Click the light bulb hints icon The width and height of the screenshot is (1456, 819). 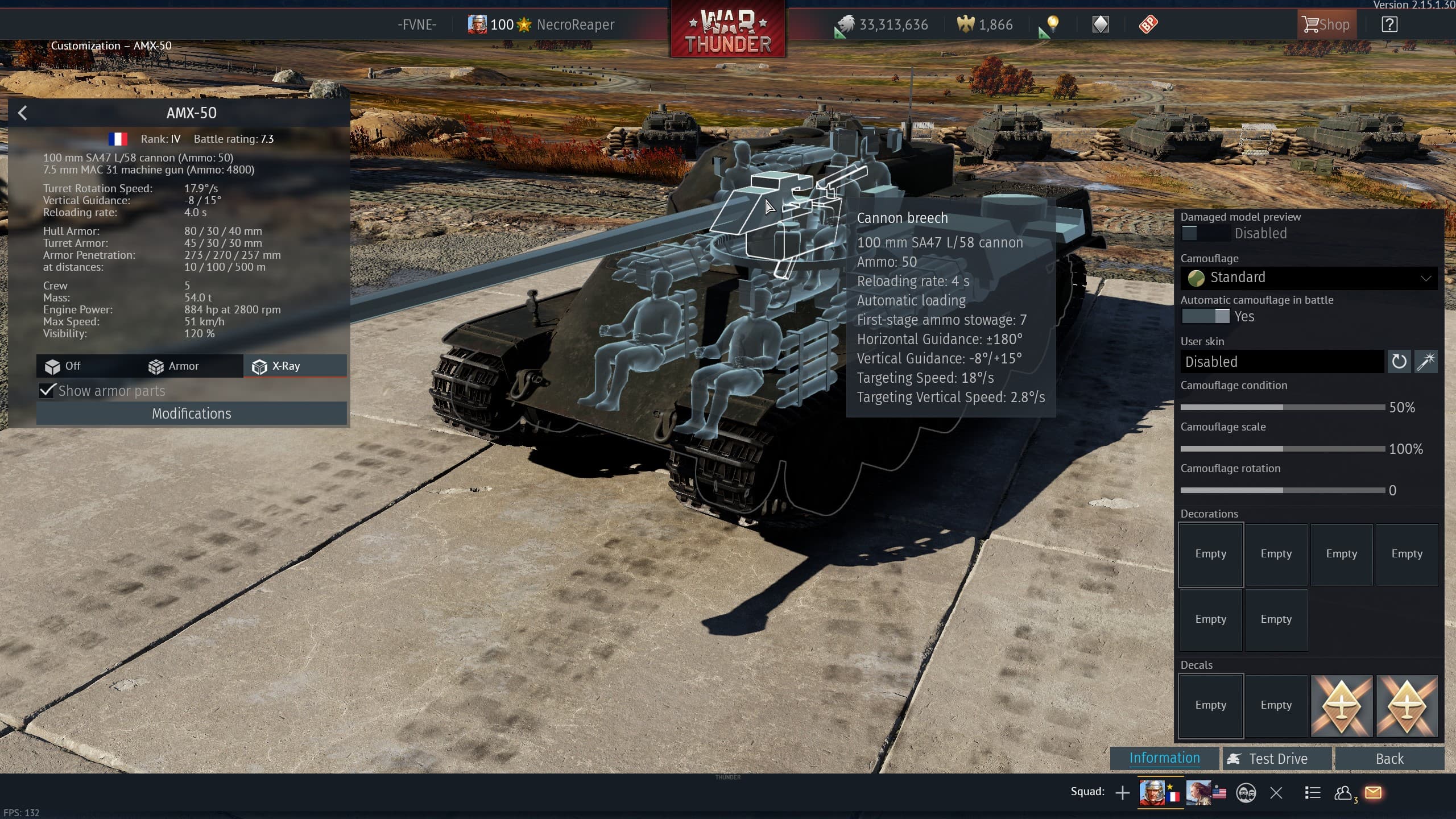1053,24
